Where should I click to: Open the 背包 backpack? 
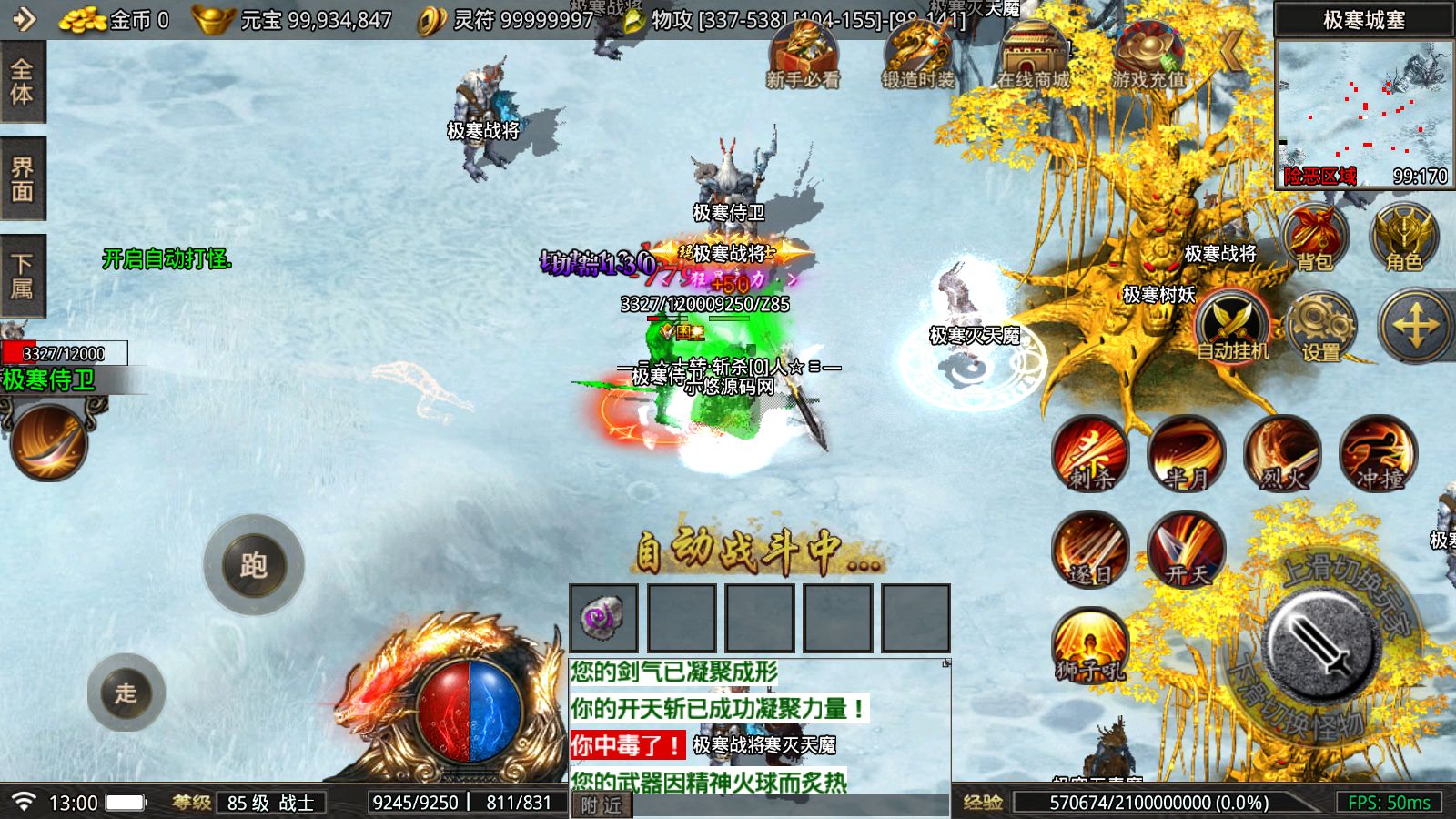click(1315, 238)
